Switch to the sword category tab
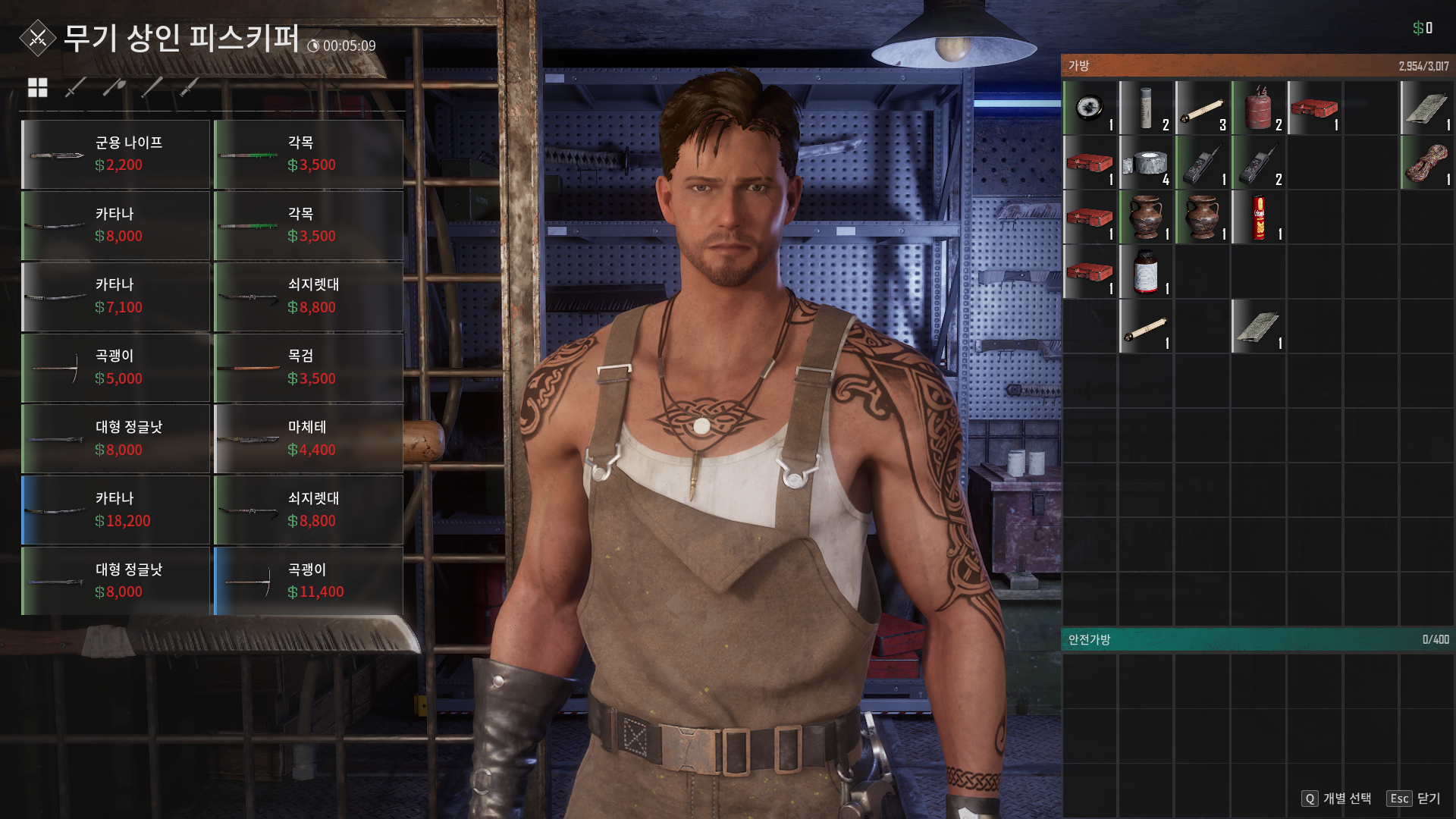The image size is (1456, 819). tap(75, 88)
